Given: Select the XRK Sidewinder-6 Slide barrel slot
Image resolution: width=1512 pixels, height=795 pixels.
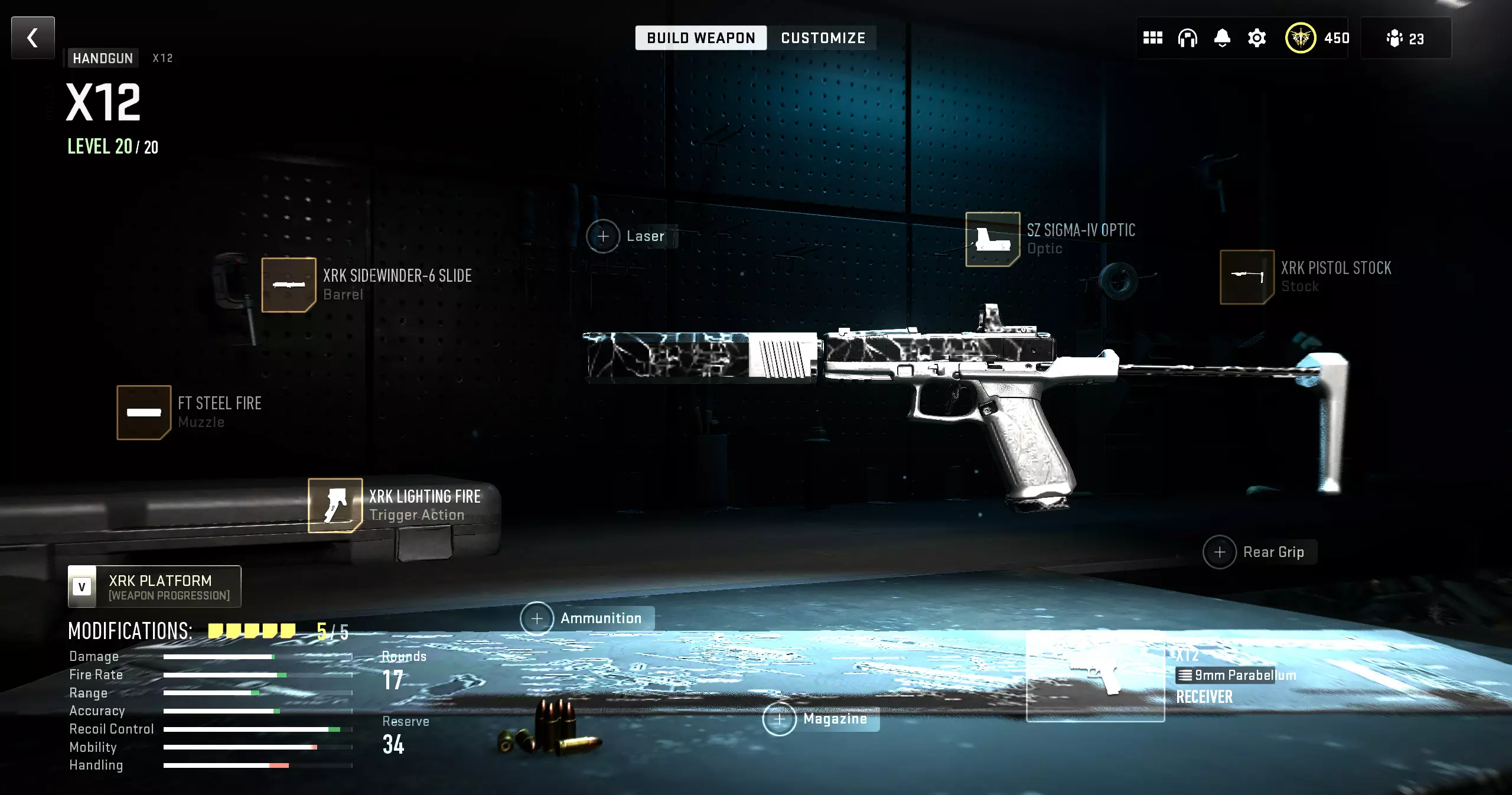Looking at the screenshot, I should 289,285.
